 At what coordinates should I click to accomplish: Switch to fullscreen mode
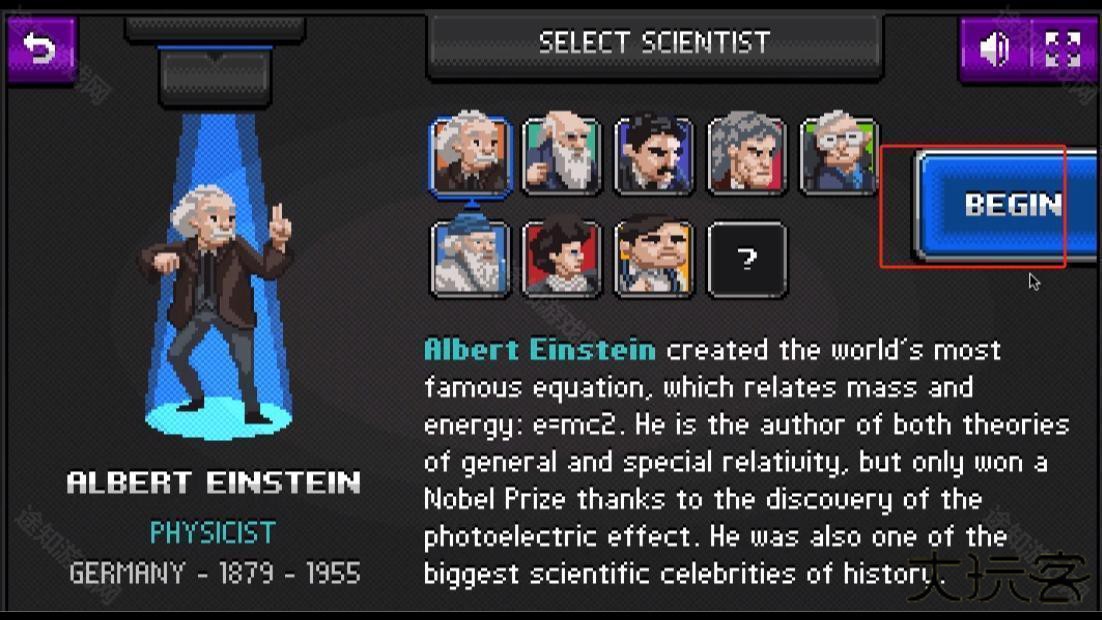(x=1062, y=49)
